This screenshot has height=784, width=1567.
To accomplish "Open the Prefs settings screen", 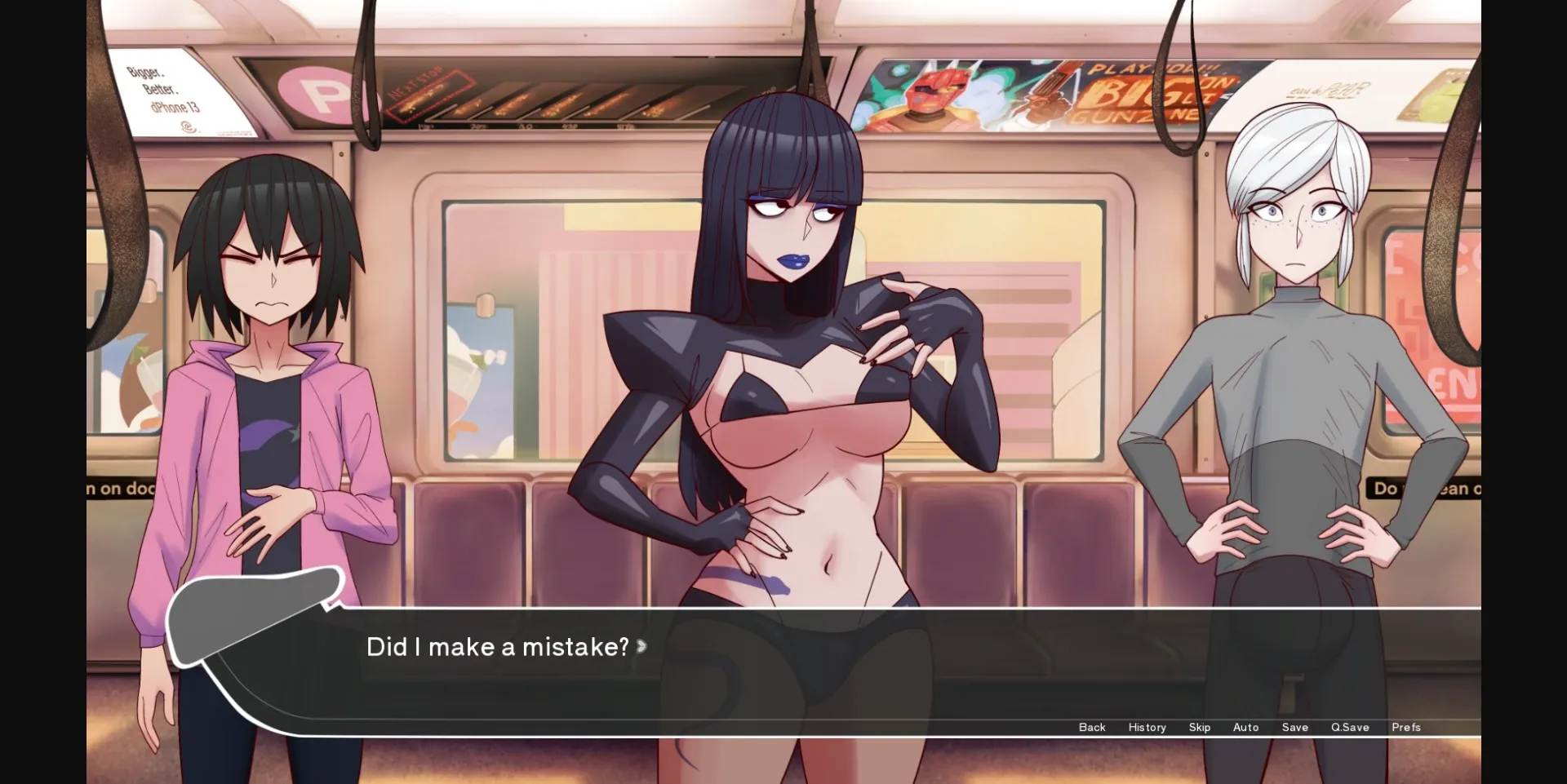I will tap(1406, 727).
